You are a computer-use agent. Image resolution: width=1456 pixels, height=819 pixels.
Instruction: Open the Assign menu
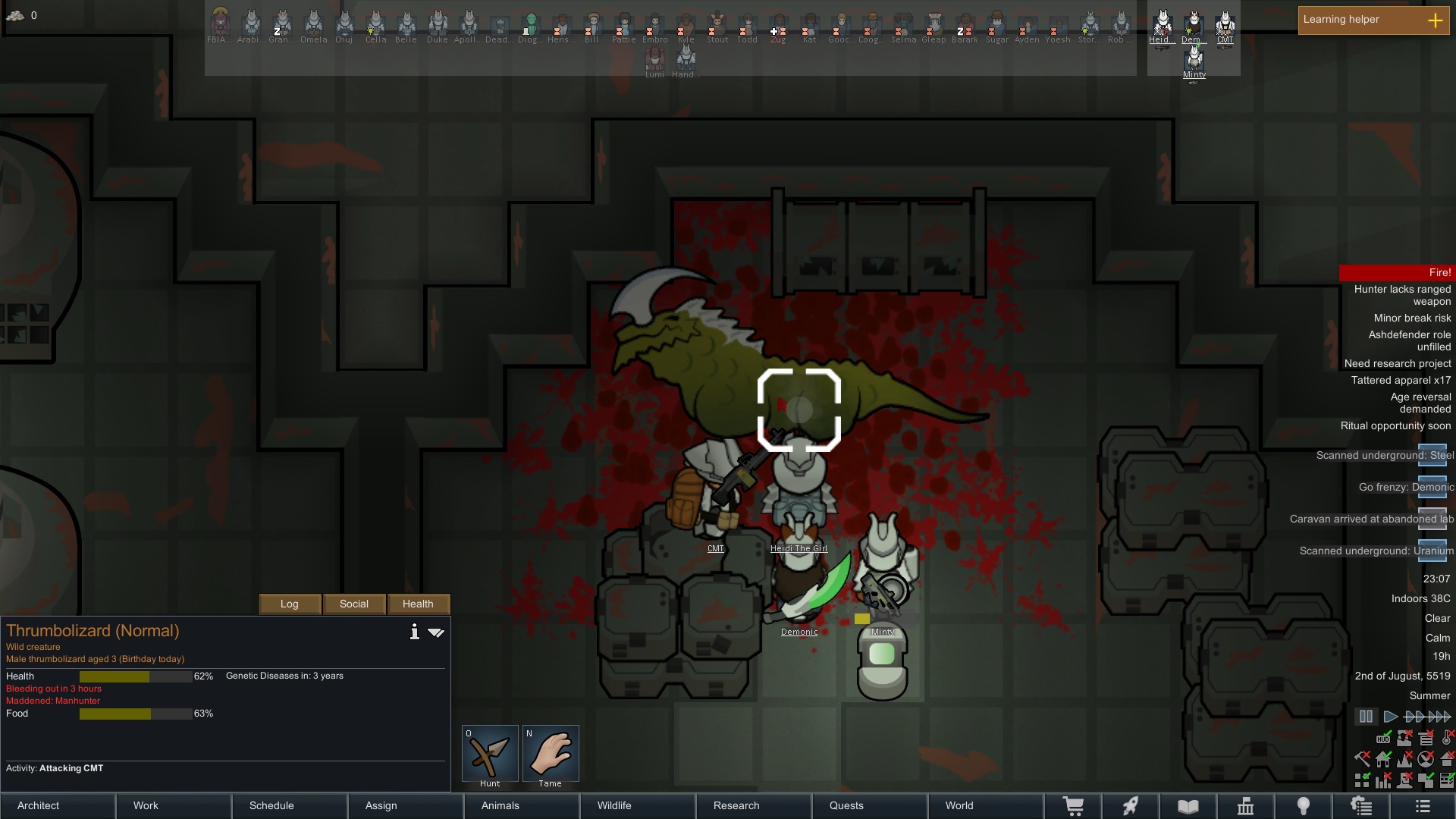tap(406, 805)
